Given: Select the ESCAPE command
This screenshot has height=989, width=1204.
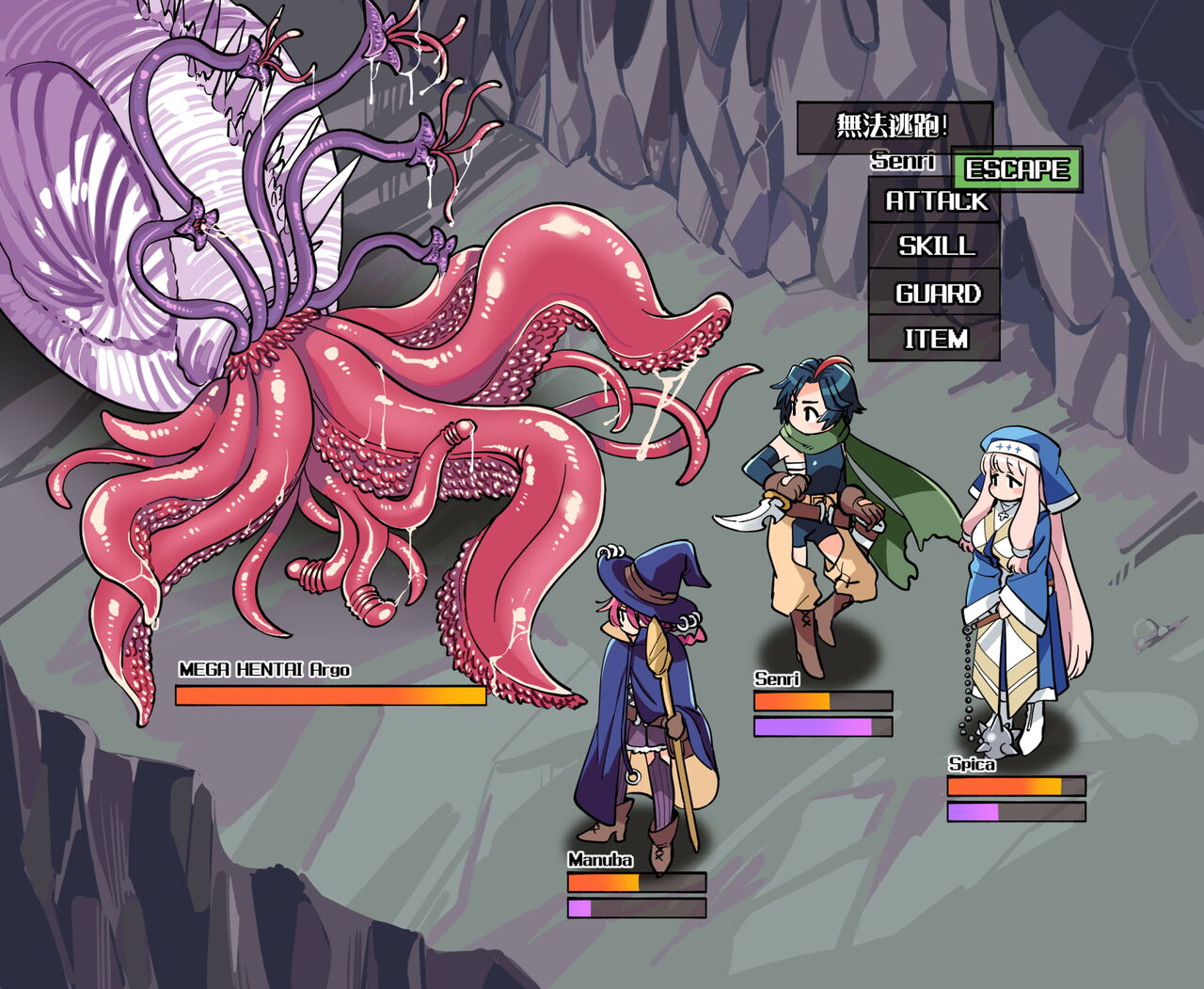Looking at the screenshot, I should [1018, 169].
